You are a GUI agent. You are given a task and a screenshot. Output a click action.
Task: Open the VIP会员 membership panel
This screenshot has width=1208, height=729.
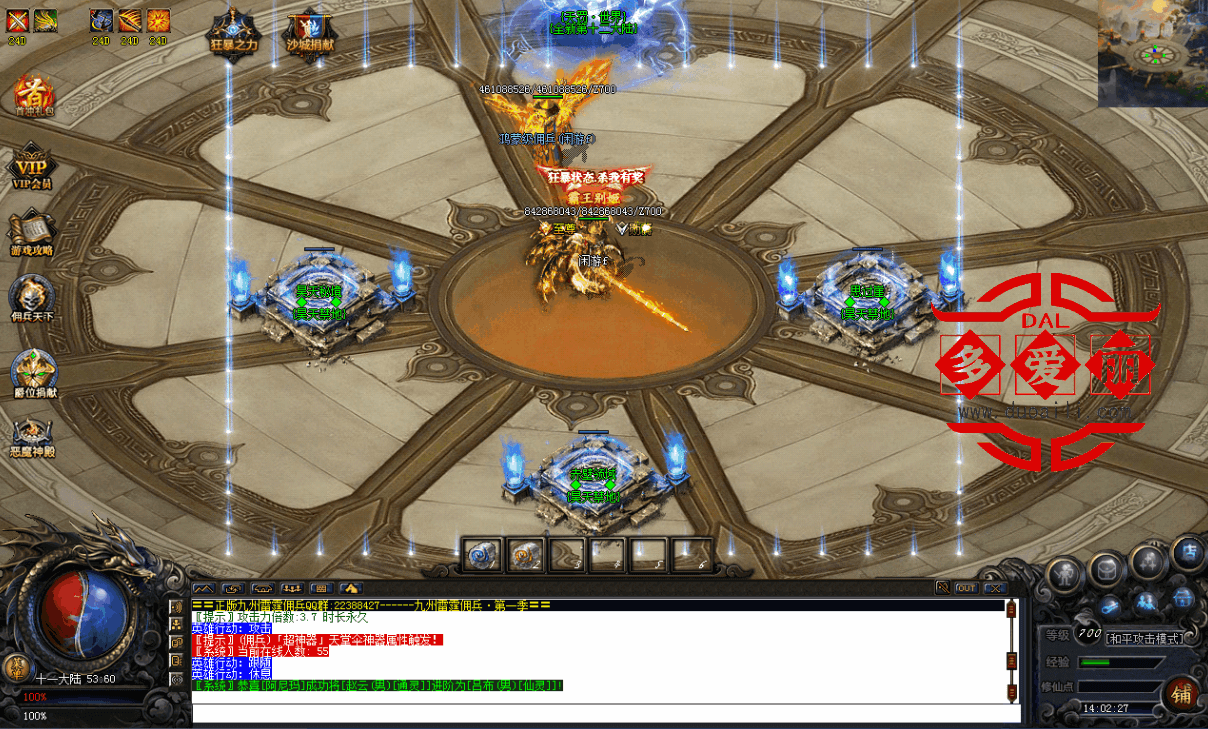coord(32,167)
